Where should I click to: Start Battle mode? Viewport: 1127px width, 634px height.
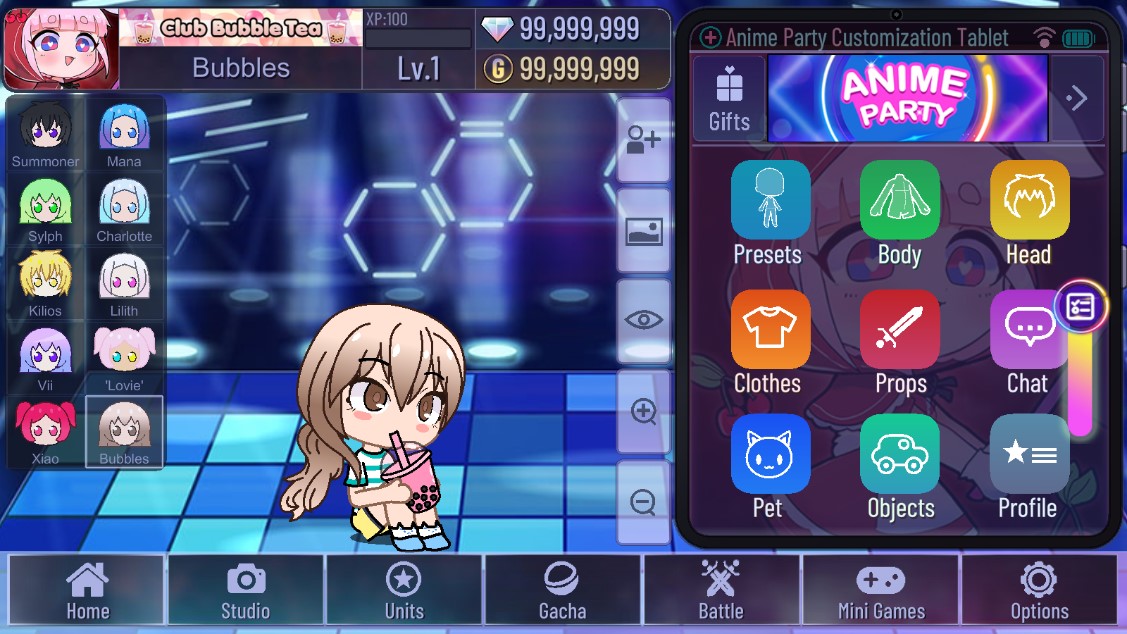720,590
